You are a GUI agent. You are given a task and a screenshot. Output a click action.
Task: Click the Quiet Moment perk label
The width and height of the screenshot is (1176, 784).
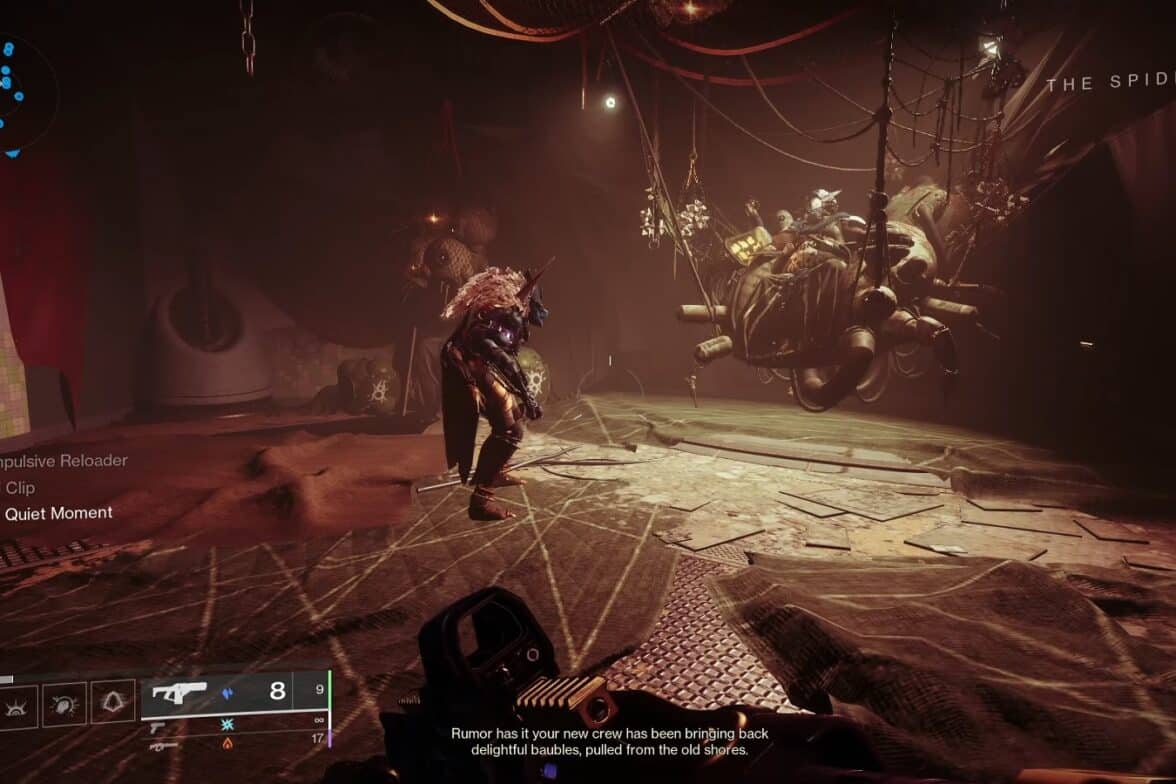coord(58,513)
